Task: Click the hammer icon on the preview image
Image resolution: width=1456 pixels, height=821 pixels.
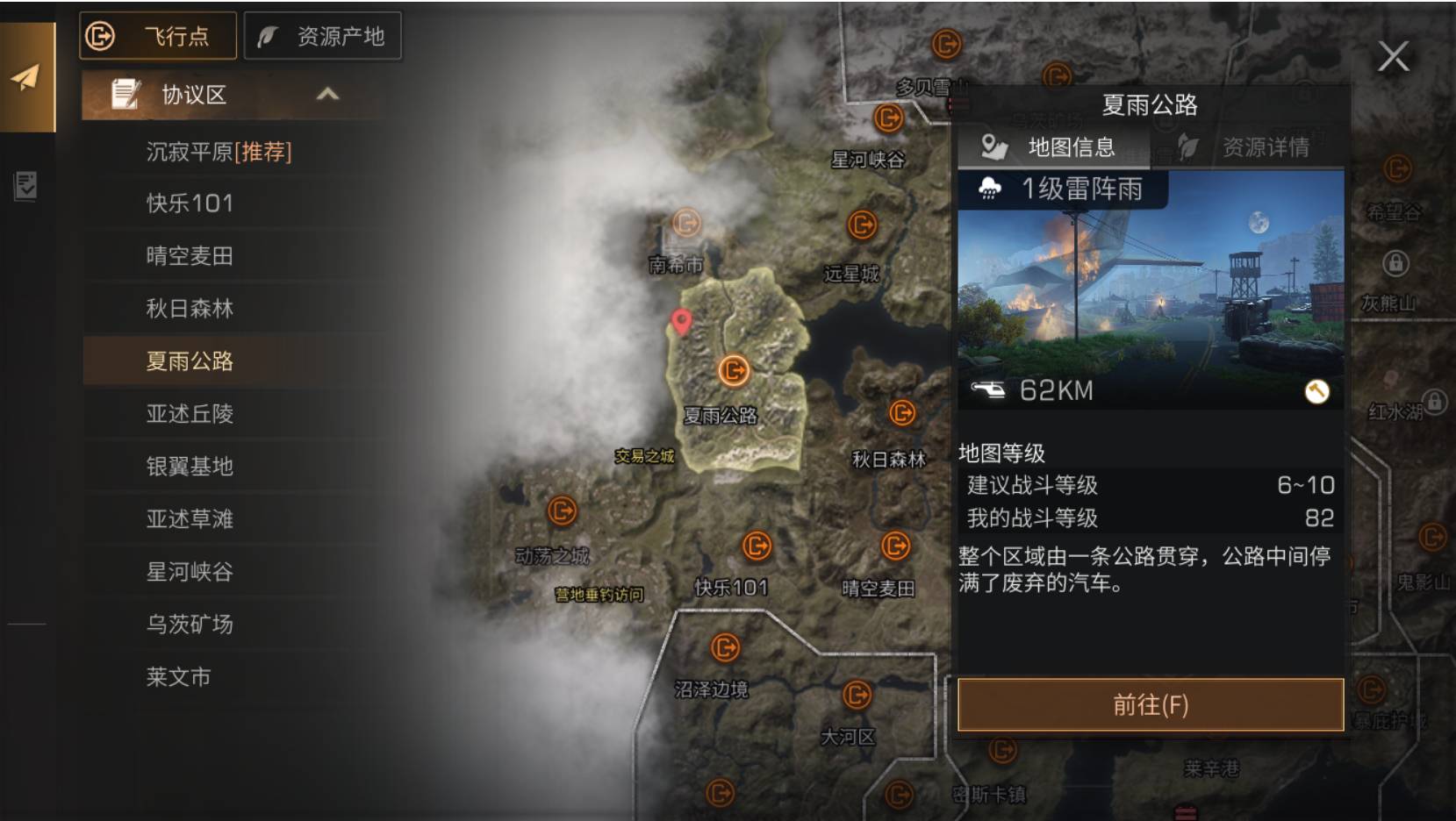Action: pyautogui.click(x=1316, y=391)
